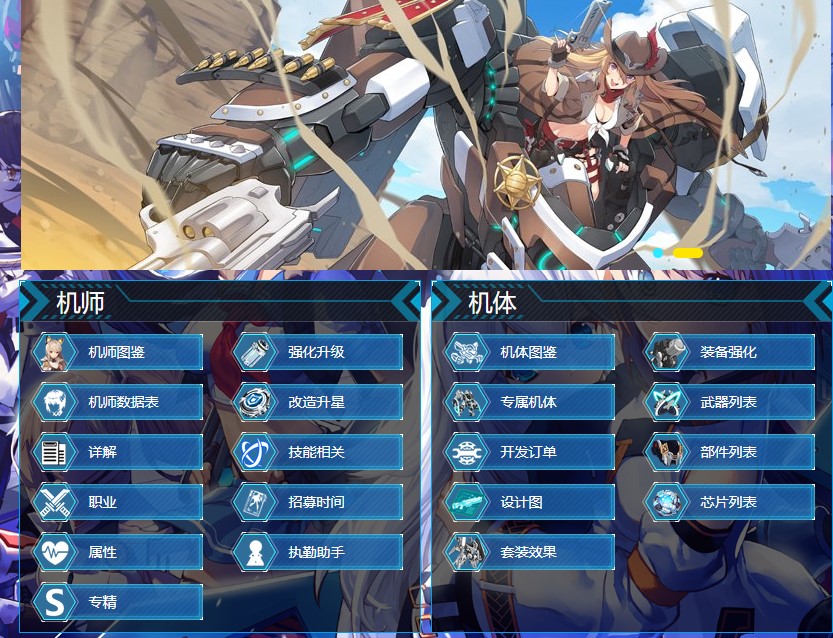Open the 开发订单 development orders
This screenshot has height=638, width=833.
point(529,452)
